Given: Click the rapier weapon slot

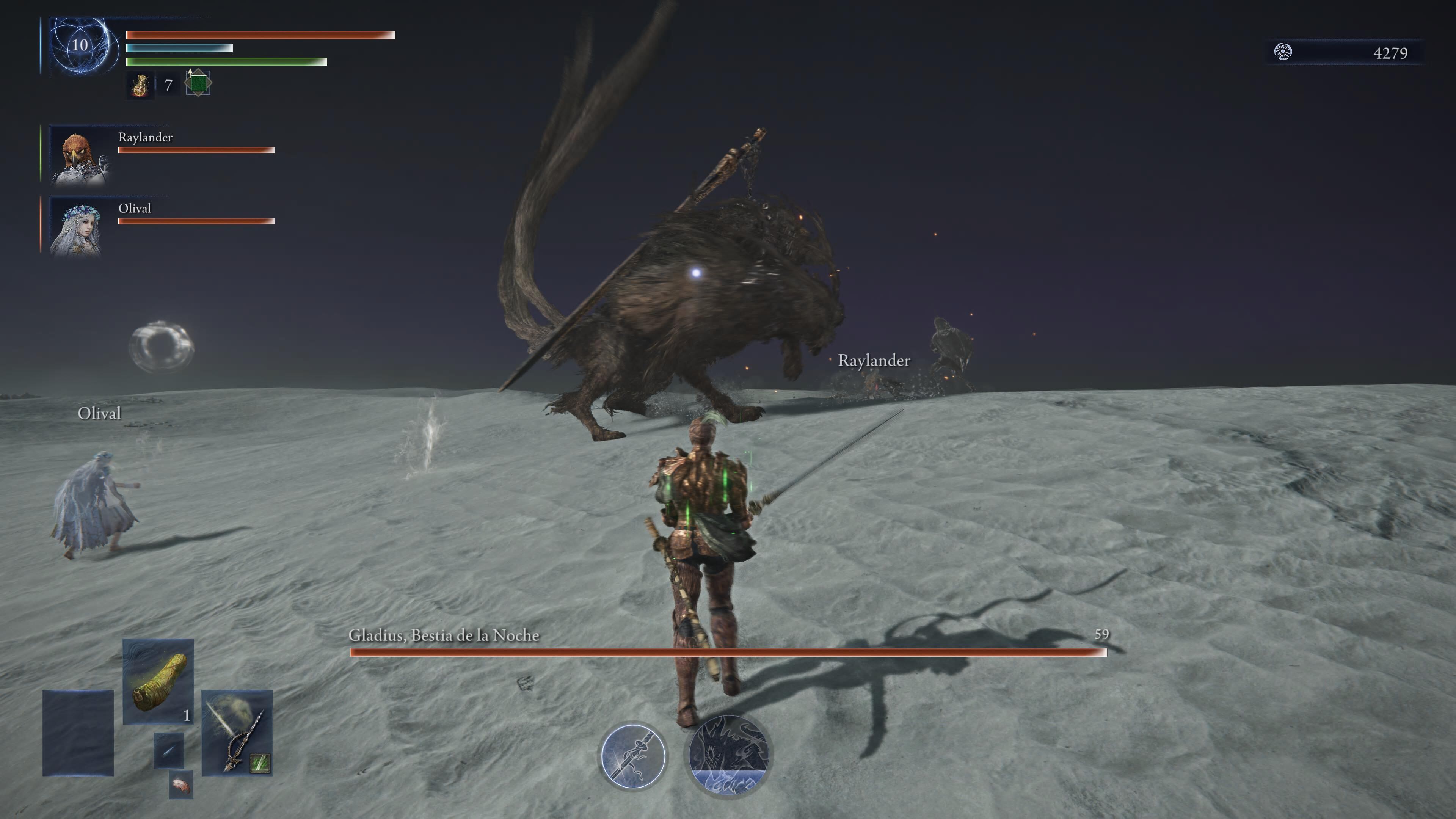Looking at the screenshot, I should [x=237, y=733].
